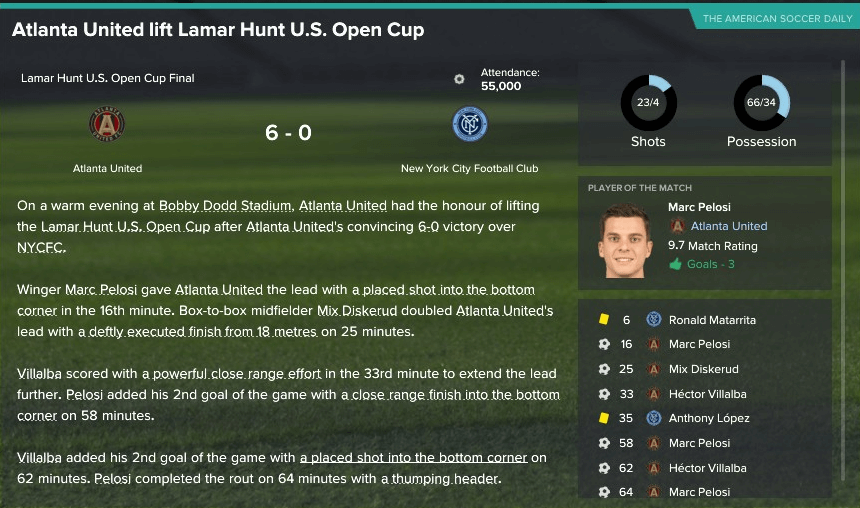860x508 pixels.
Task: Follow Atlanta United link in Player of the Match
Action: point(729,226)
